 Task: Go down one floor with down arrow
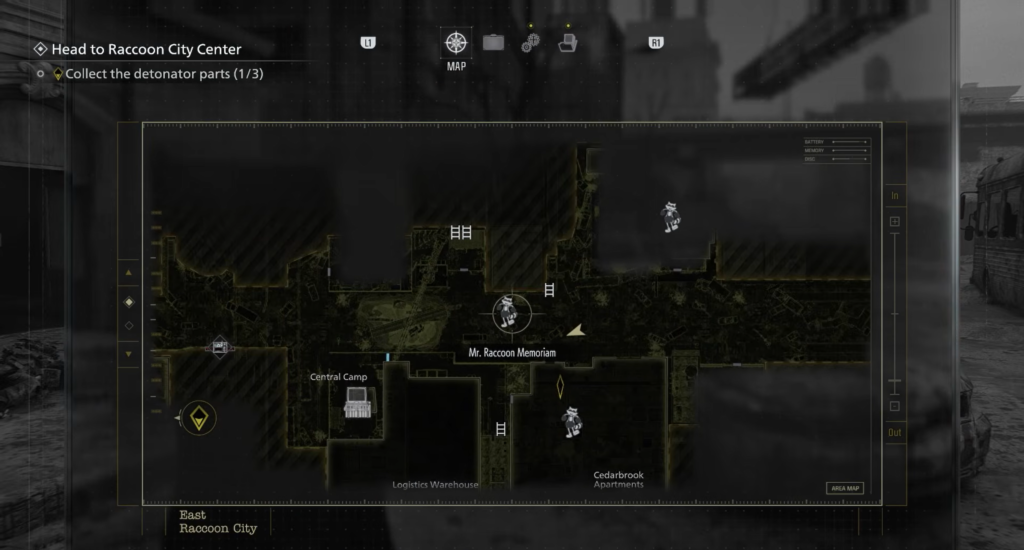pyautogui.click(x=128, y=353)
